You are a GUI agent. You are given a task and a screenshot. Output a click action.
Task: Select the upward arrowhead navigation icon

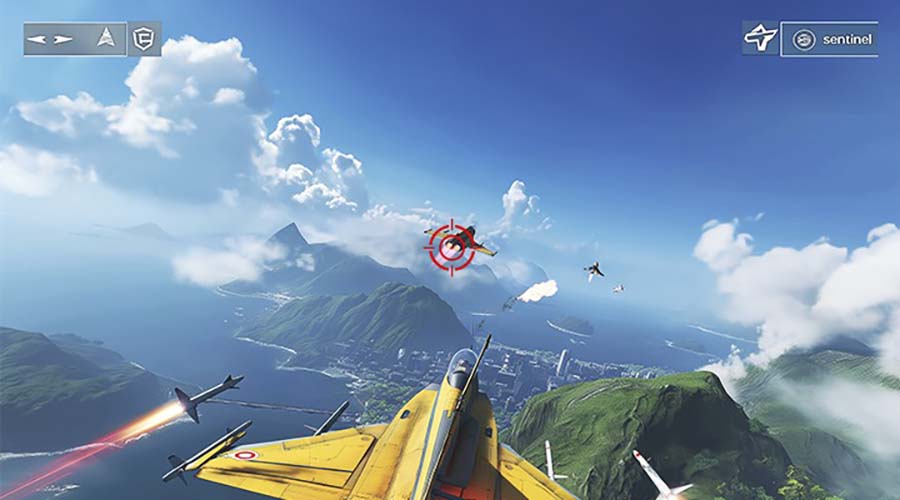[x=105, y=39]
